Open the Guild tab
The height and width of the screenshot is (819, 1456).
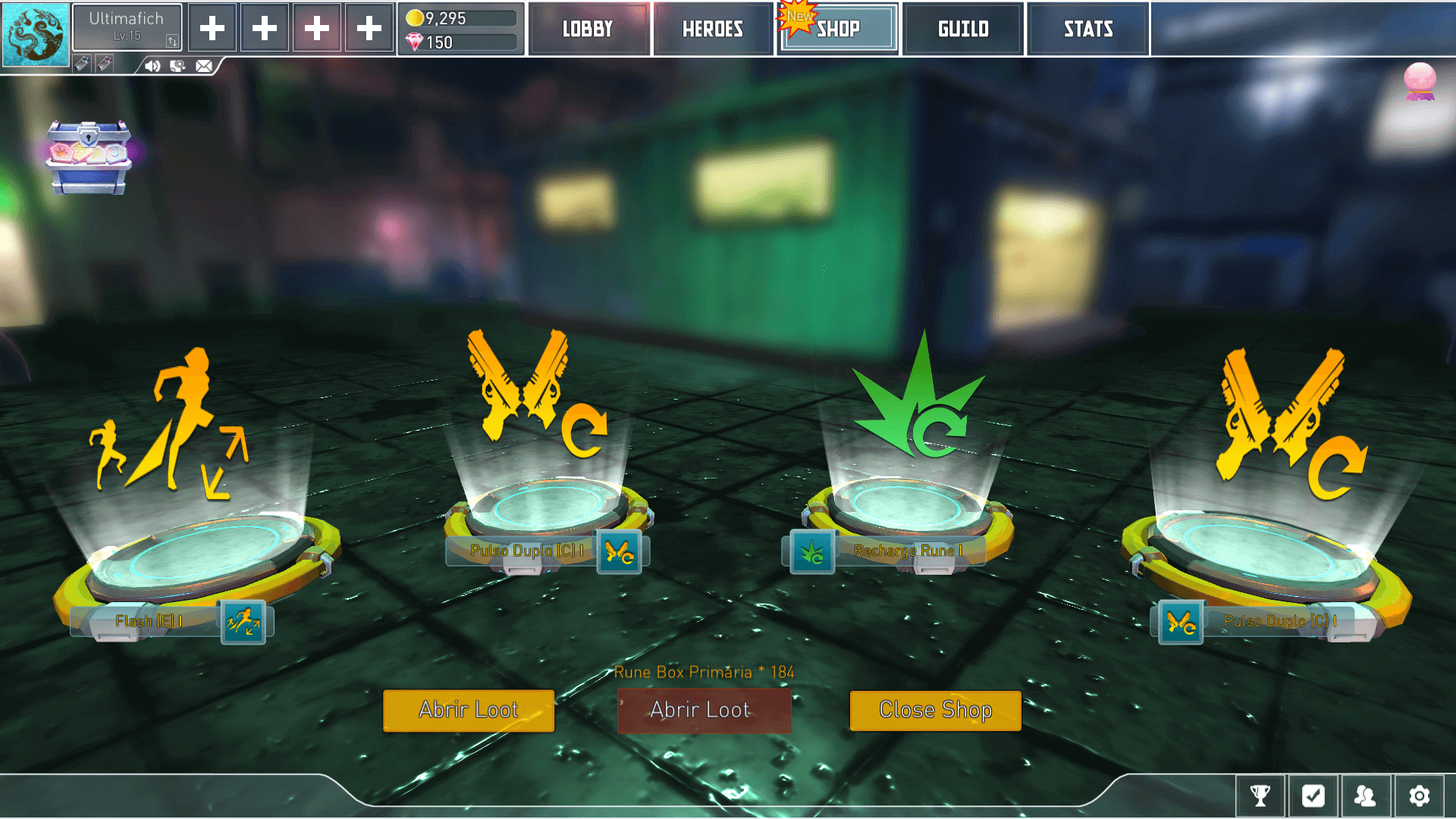962,28
